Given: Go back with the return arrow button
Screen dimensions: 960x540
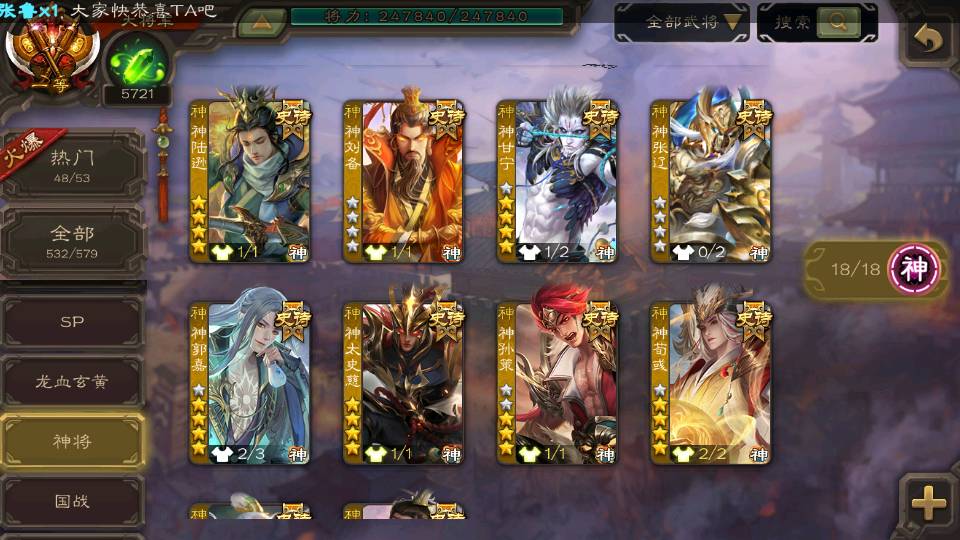Looking at the screenshot, I should click(929, 40).
